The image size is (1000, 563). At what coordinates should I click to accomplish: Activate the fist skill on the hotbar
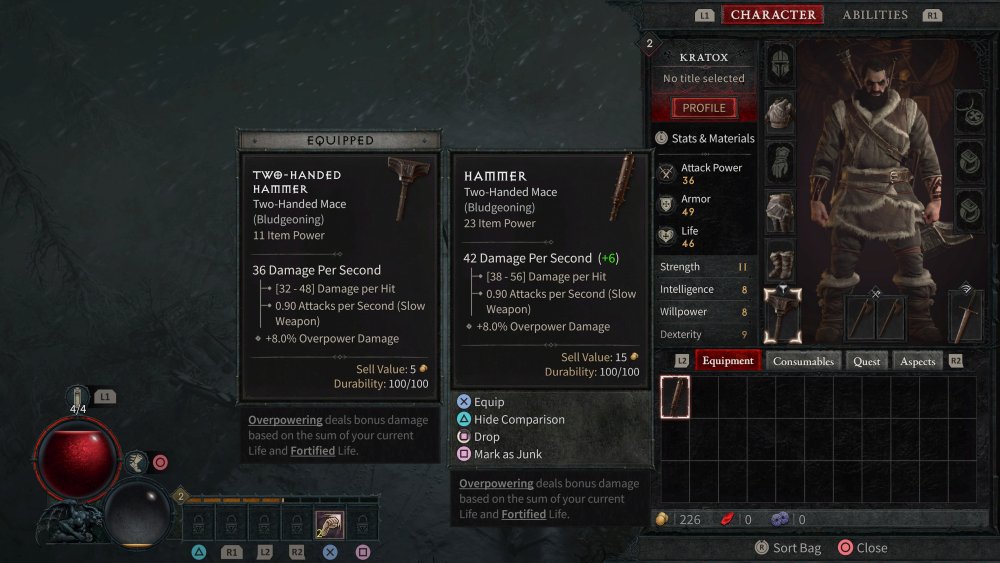329,523
